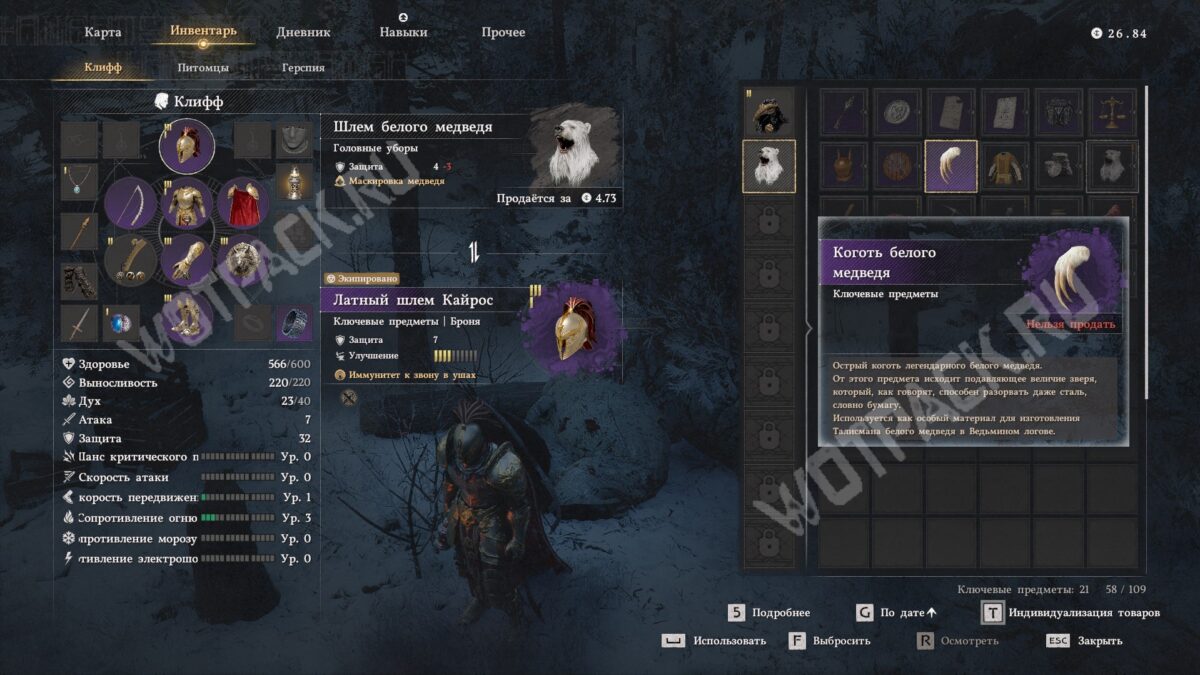
Task: Choose the equipped red cape slot
Action: 241,203
